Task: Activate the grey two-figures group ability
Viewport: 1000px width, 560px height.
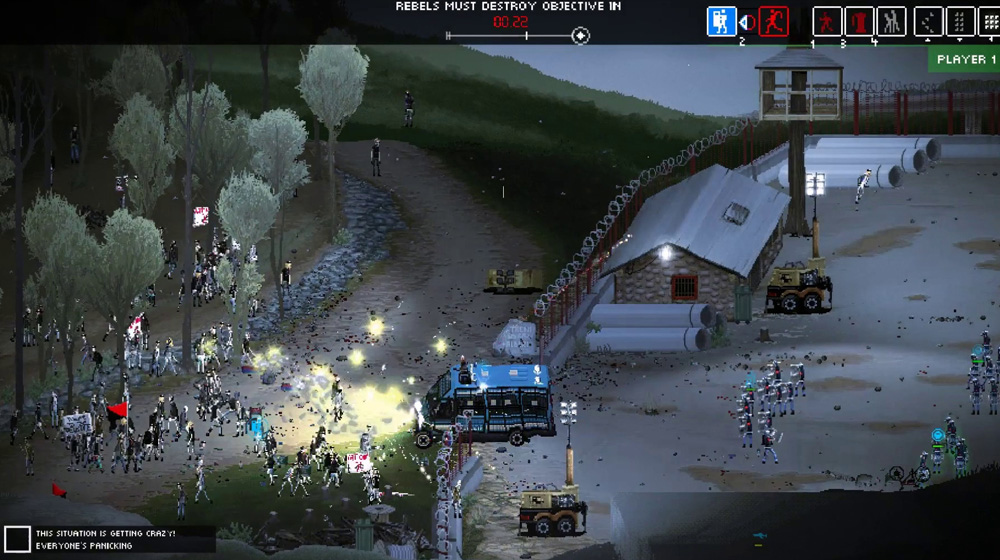Action: 891,21
